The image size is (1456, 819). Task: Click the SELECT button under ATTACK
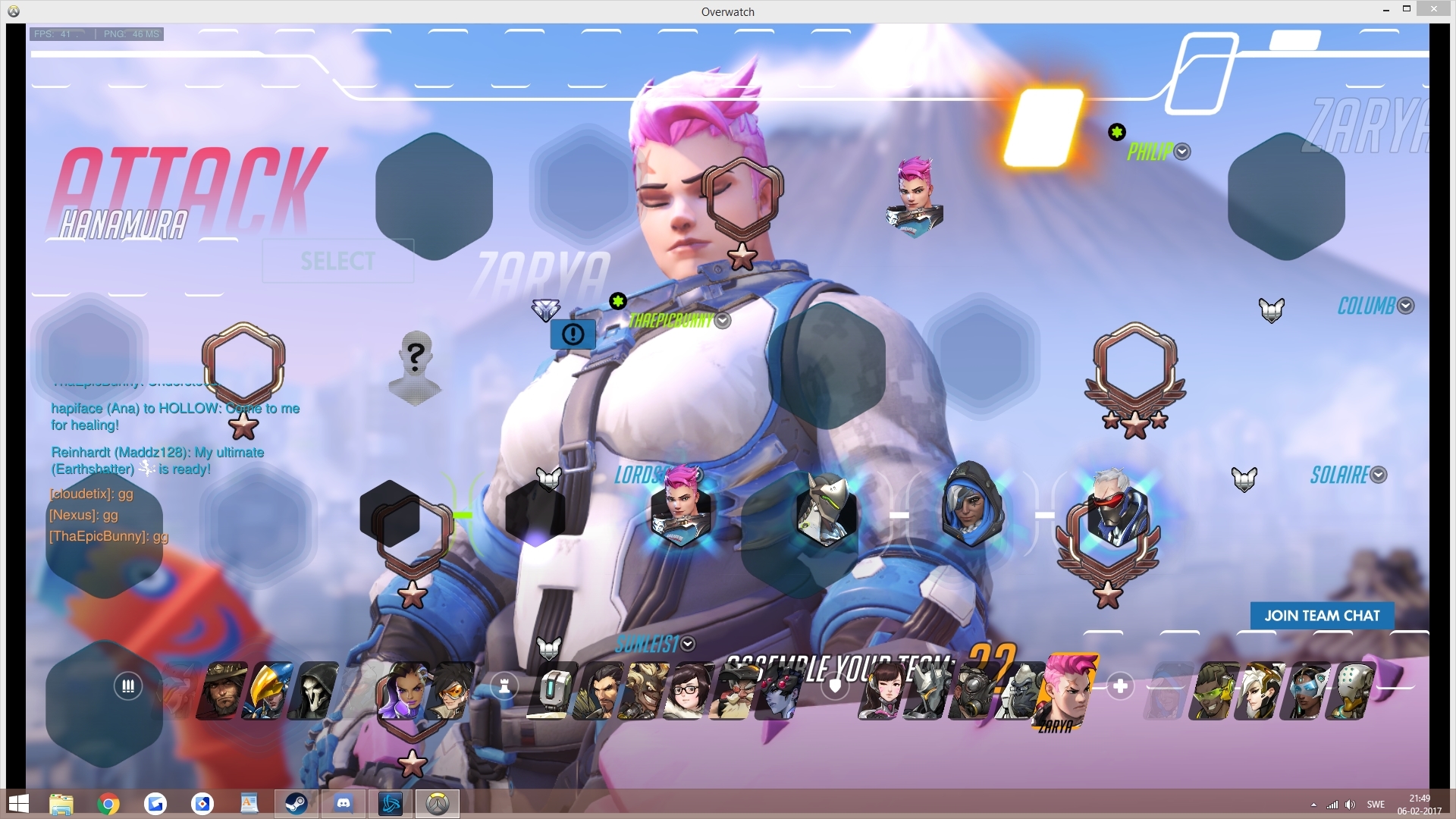pos(337,261)
